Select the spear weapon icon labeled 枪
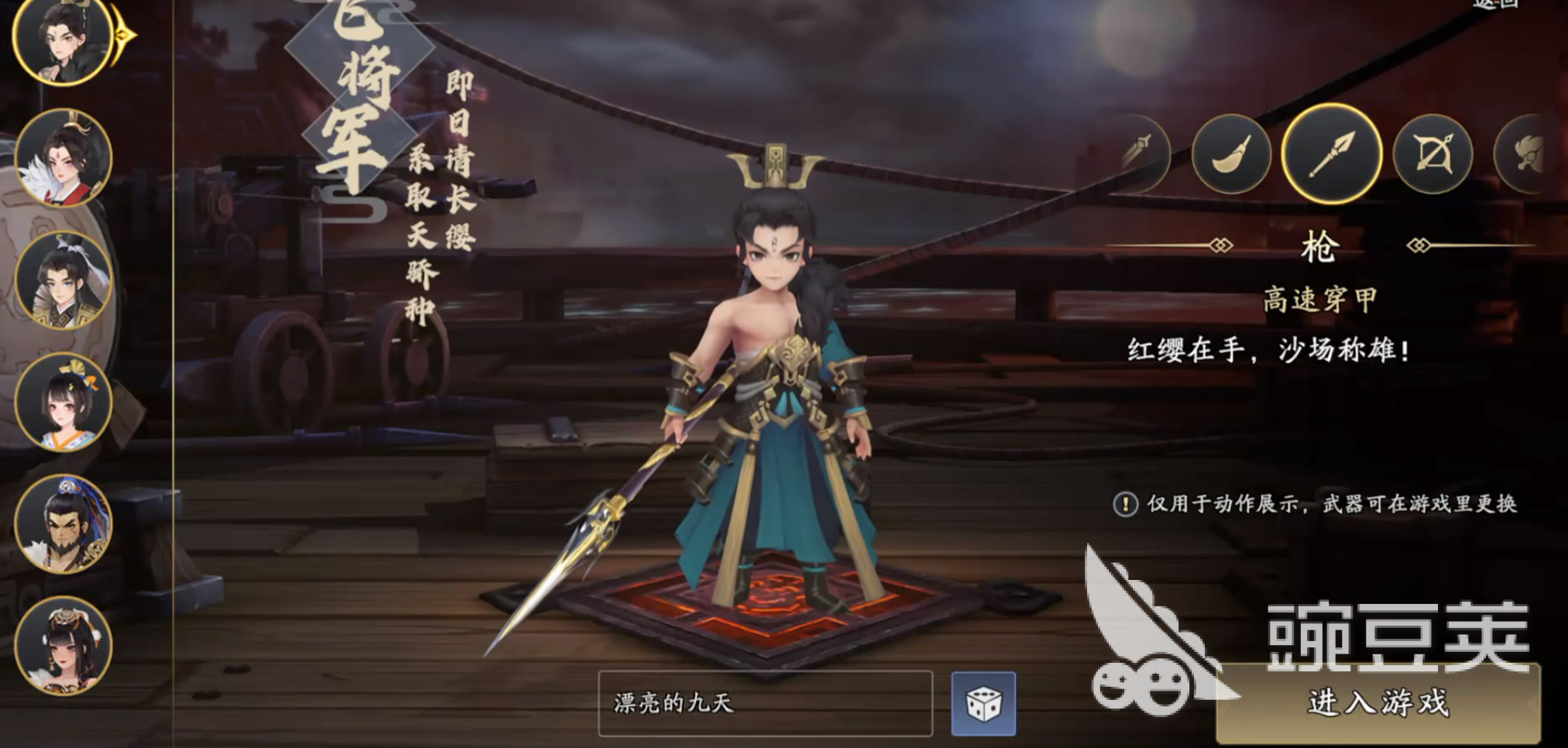Image resolution: width=1568 pixels, height=748 pixels. 1333,154
